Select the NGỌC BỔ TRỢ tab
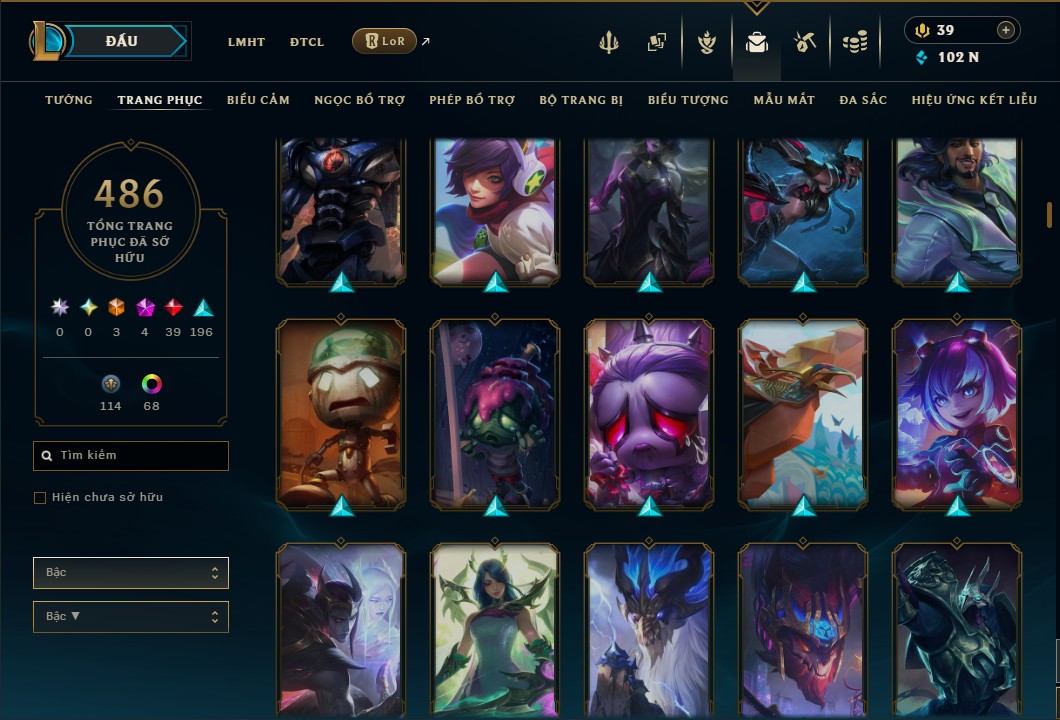 [x=359, y=100]
